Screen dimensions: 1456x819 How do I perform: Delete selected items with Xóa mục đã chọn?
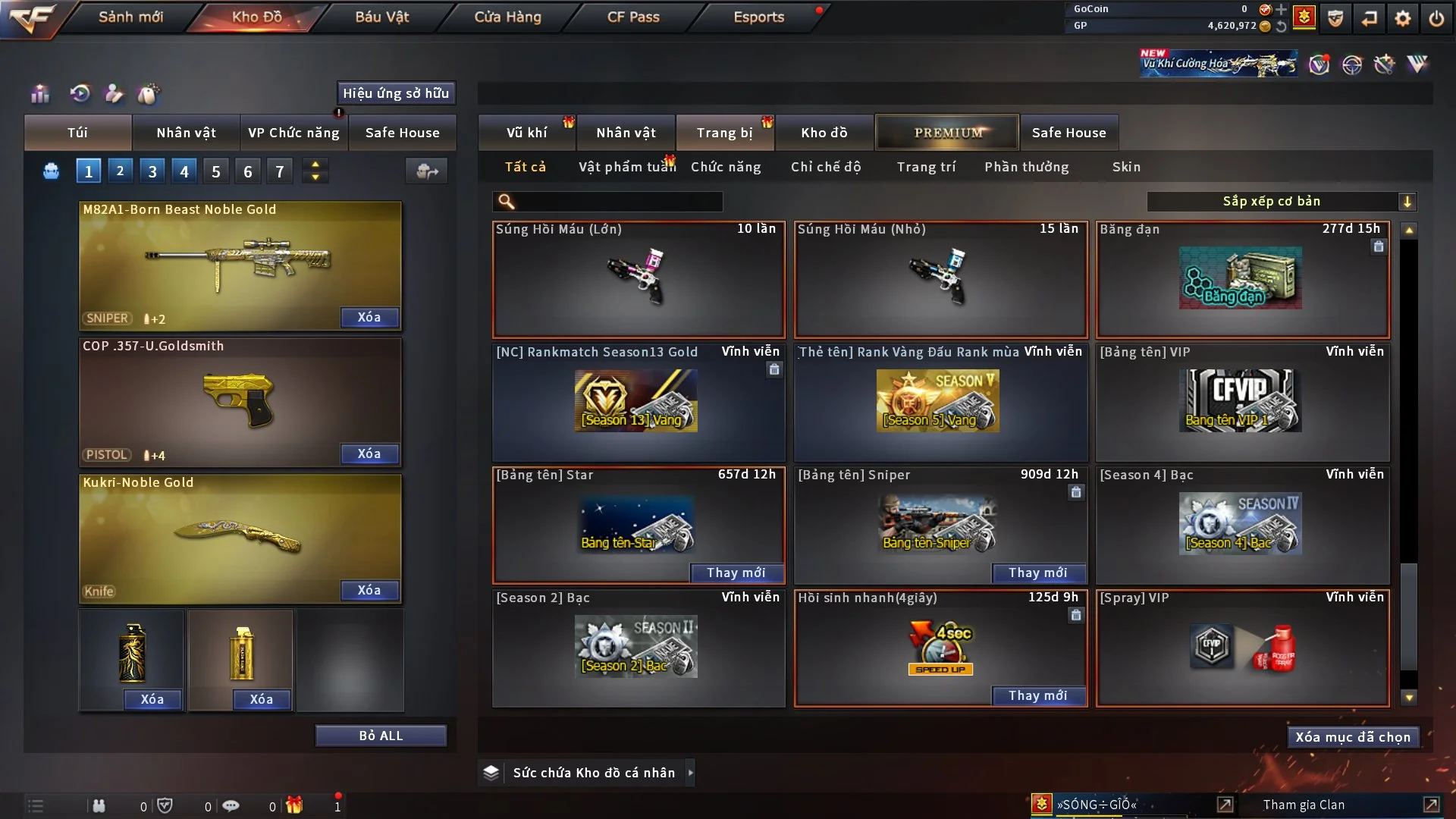[x=1352, y=737]
